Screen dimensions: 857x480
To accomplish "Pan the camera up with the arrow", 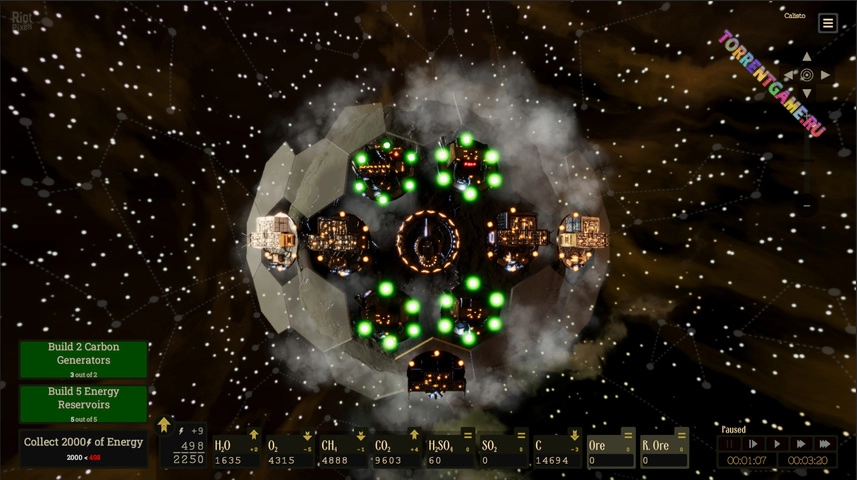I will click(x=807, y=57).
